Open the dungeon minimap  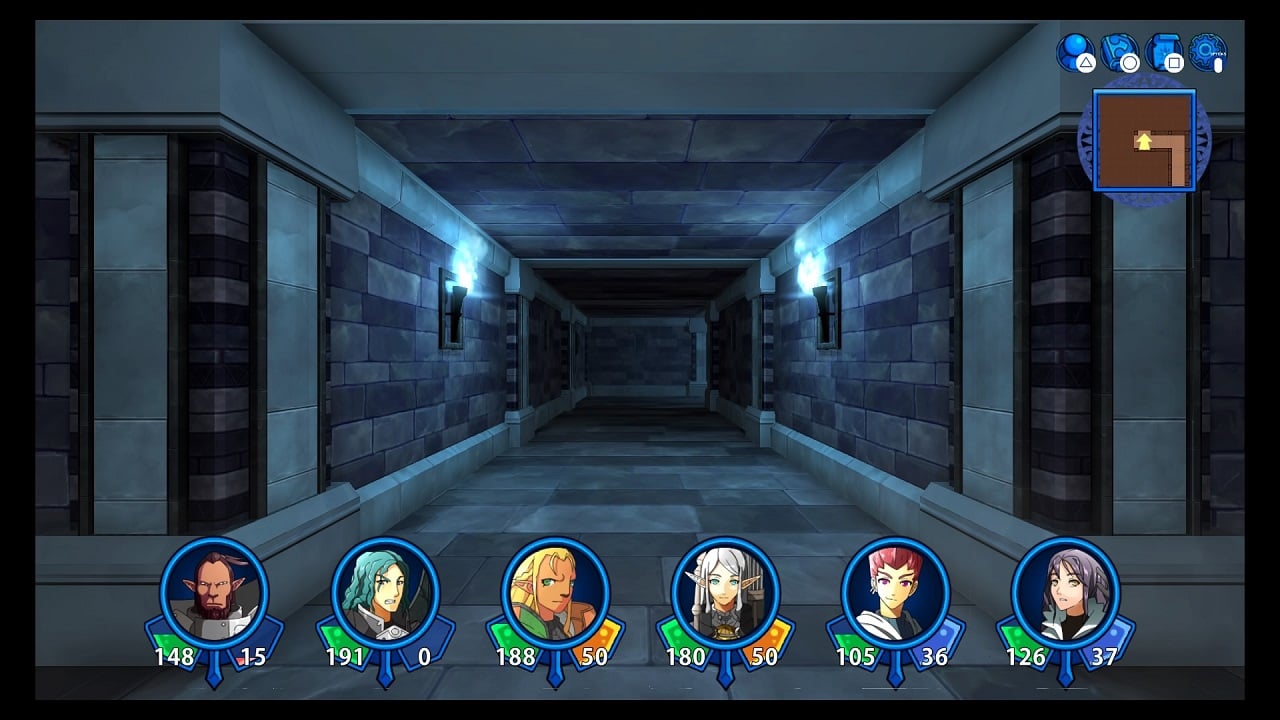[x=1144, y=140]
